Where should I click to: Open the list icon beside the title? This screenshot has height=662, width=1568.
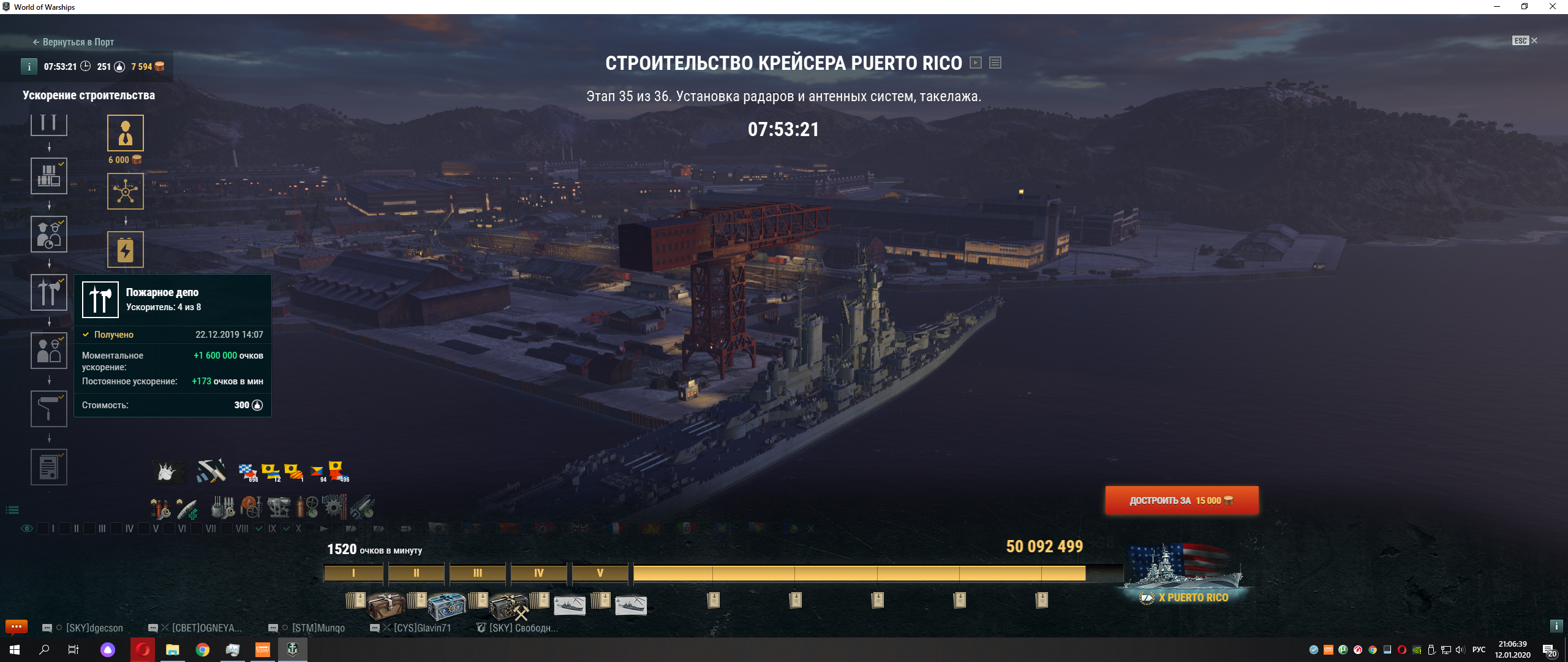[x=995, y=63]
